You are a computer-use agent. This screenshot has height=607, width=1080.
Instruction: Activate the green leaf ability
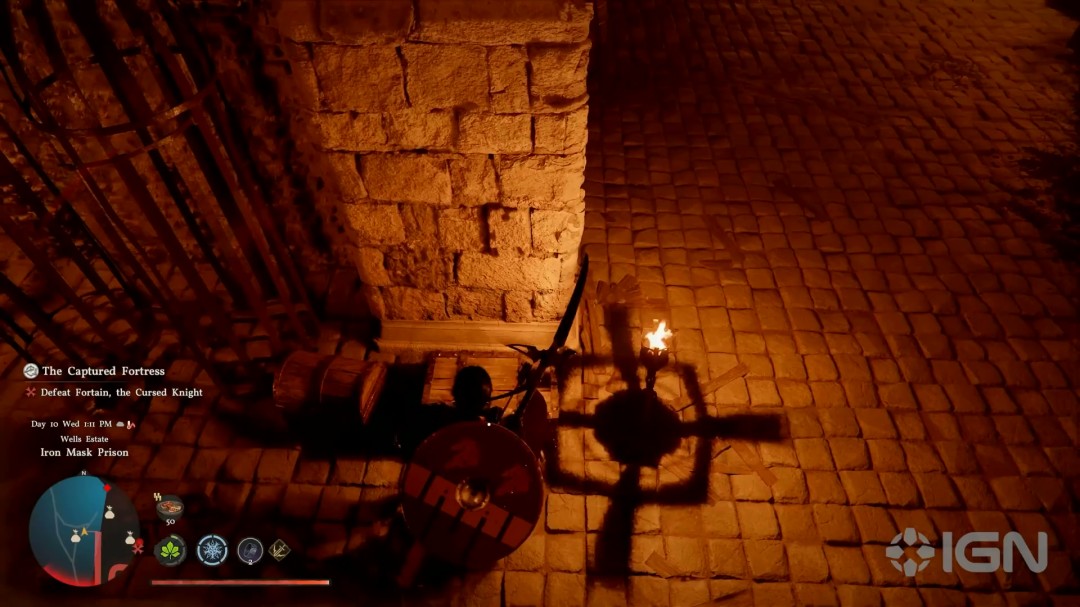[170, 550]
